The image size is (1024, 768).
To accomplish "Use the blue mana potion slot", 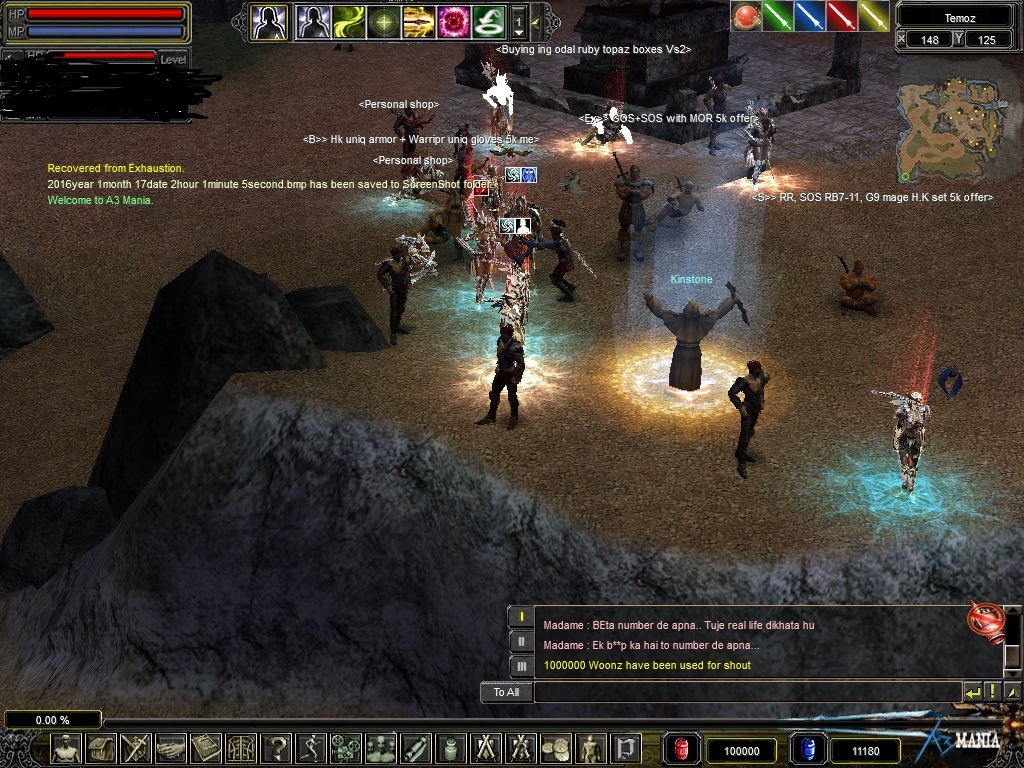I will click(808, 750).
